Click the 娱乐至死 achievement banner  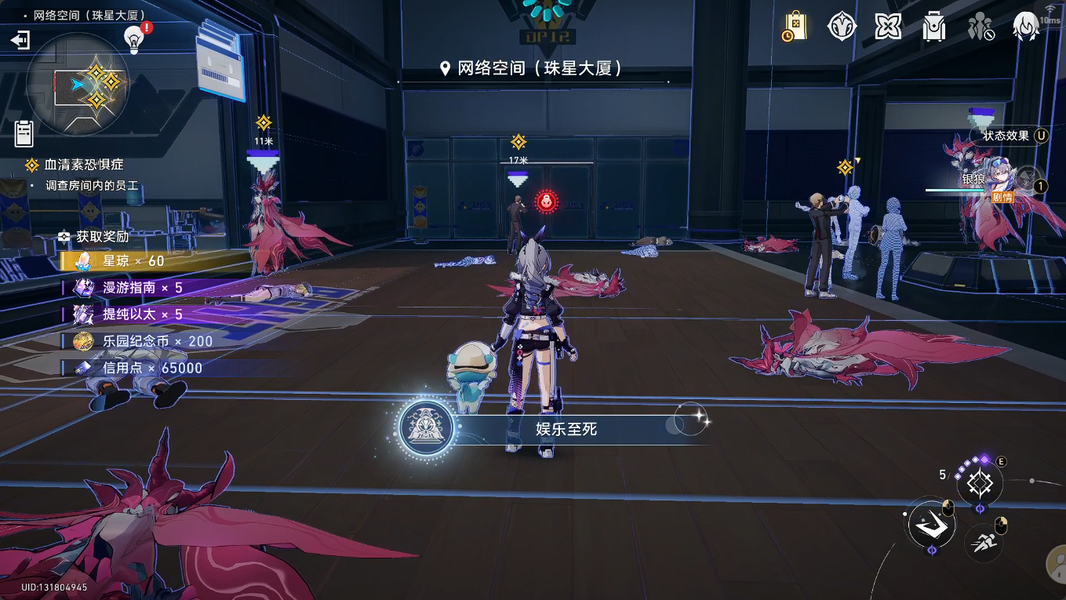coord(555,429)
